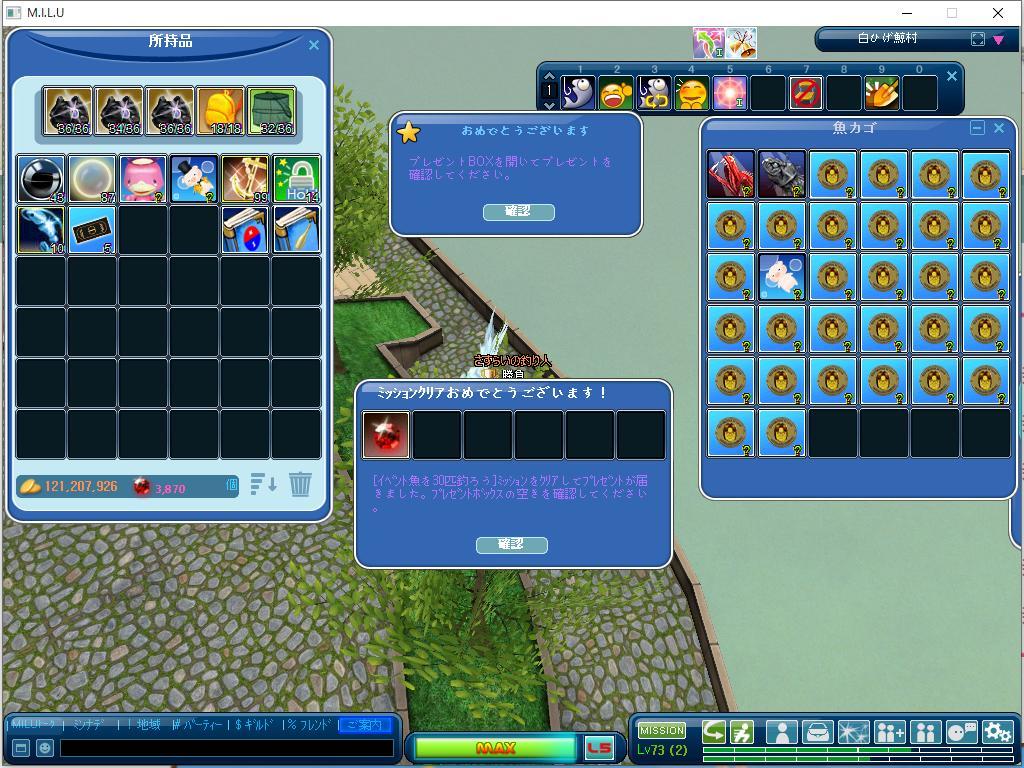The height and width of the screenshot is (768, 1024).
Task: Close the 所持品 inventory window
Action: (314, 45)
